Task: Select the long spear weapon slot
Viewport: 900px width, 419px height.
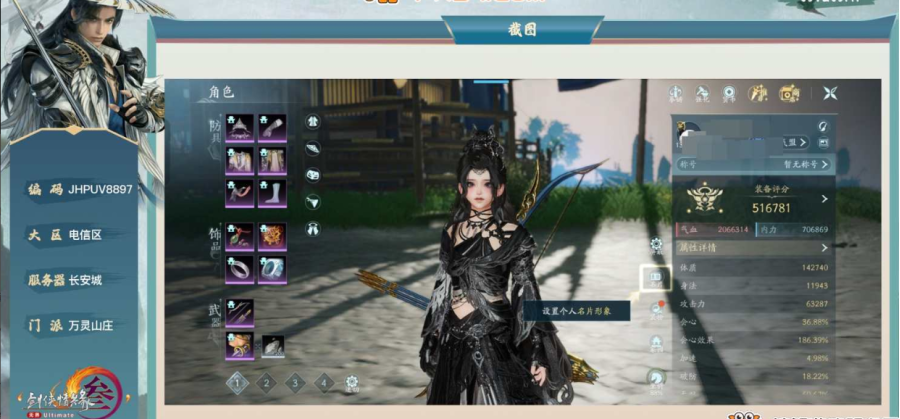Action: tap(240, 312)
